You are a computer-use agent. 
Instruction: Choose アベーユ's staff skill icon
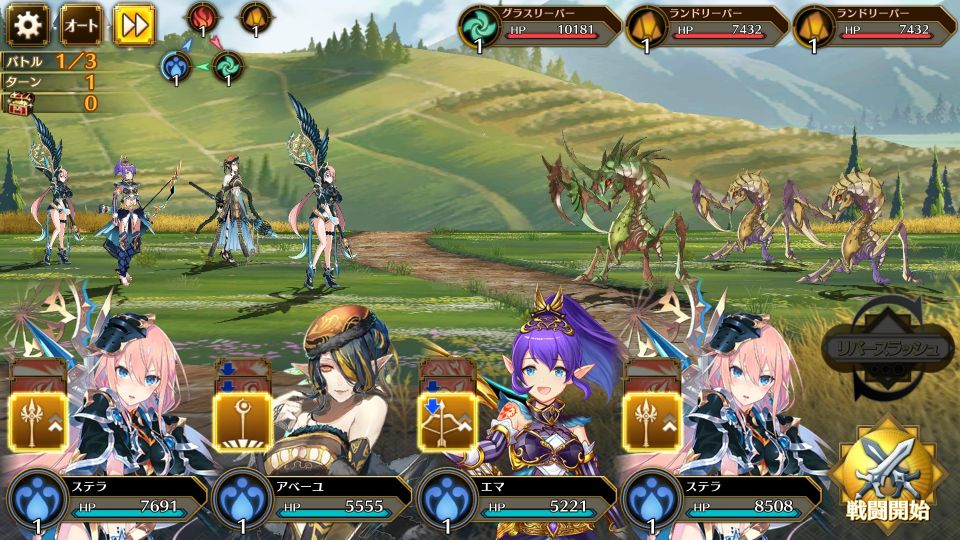243,421
